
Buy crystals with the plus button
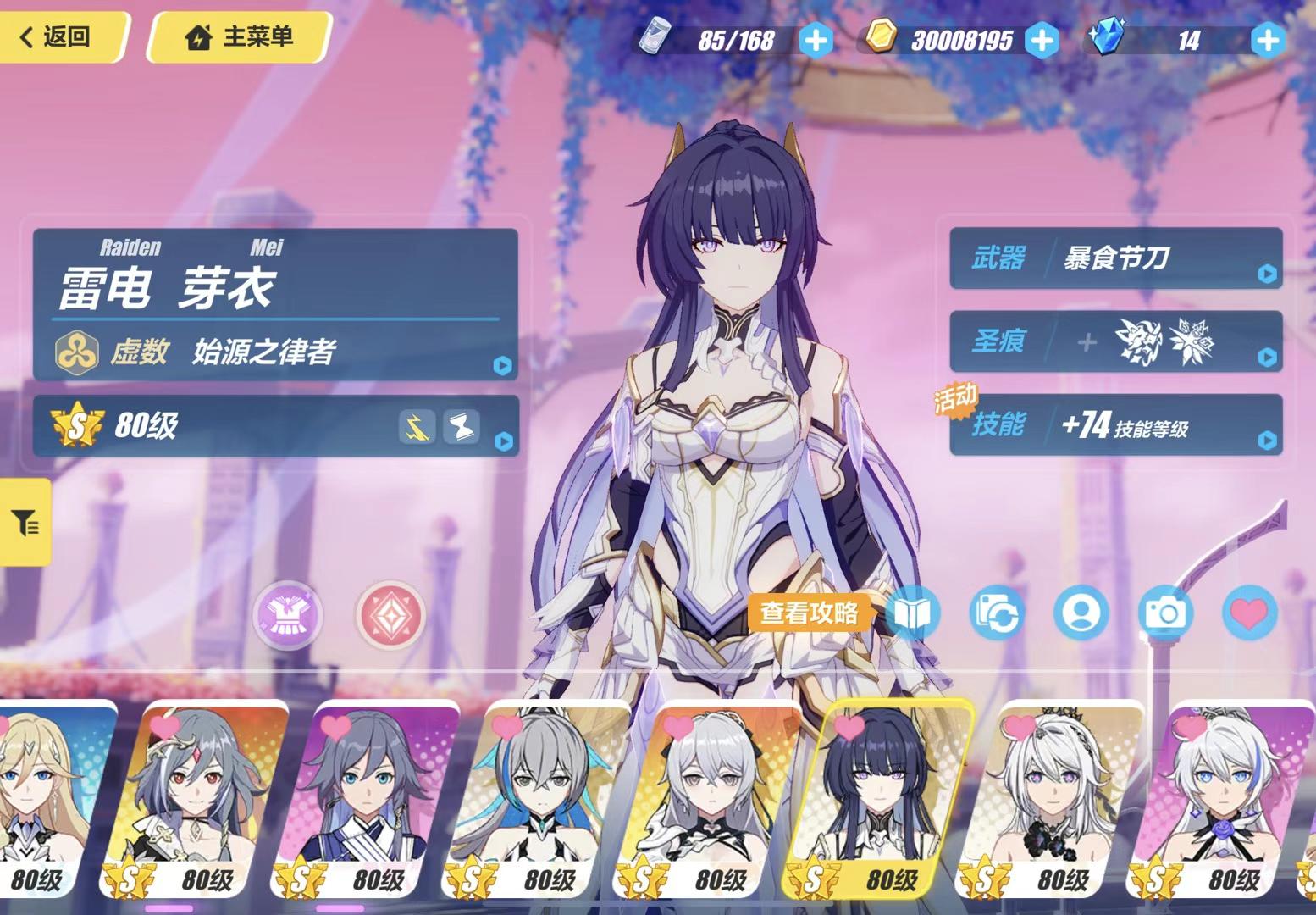tap(1267, 40)
